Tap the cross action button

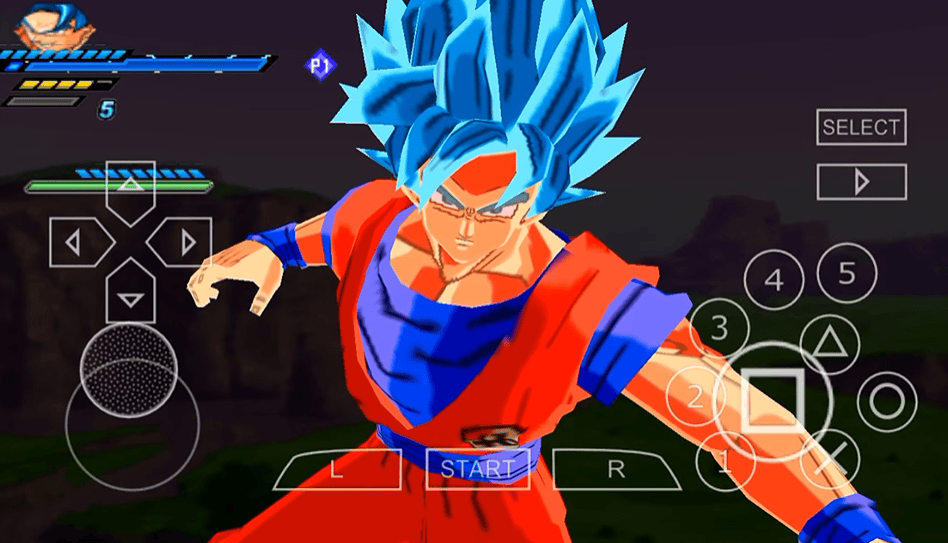(x=830, y=459)
